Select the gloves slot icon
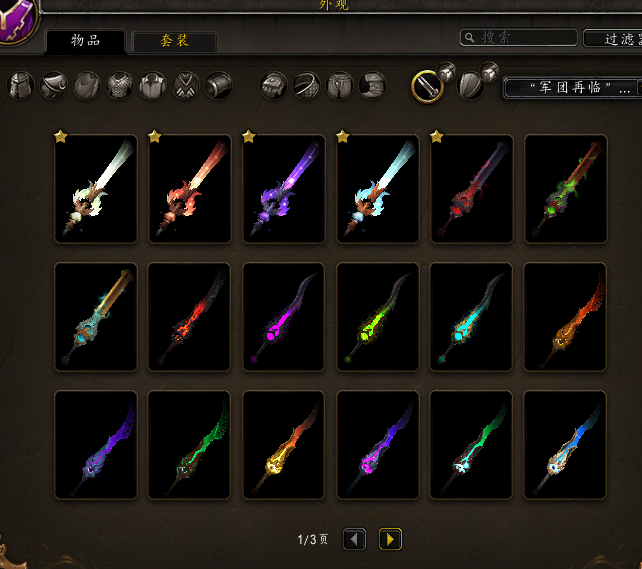The image size is (642, 569). 274,86
